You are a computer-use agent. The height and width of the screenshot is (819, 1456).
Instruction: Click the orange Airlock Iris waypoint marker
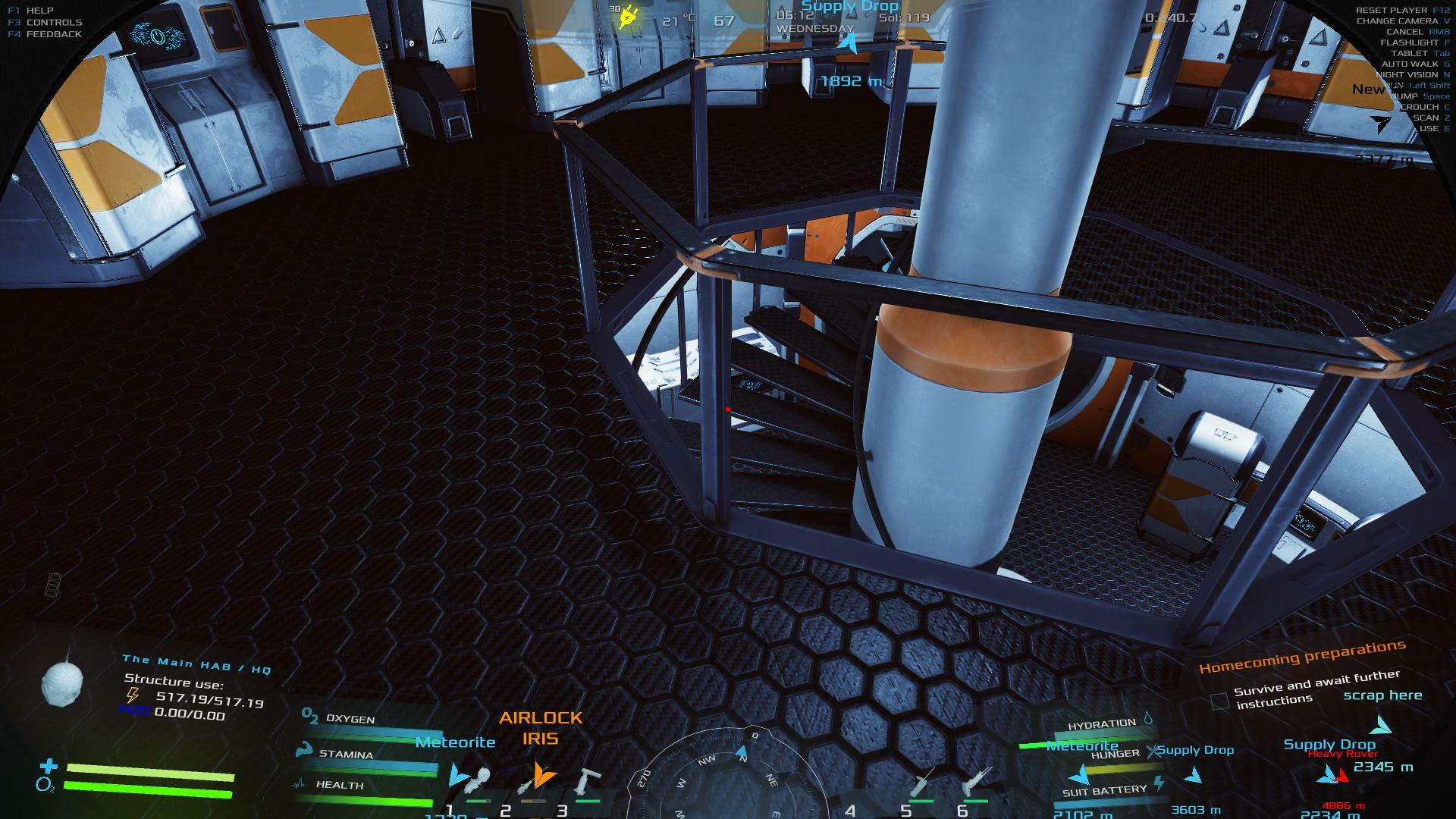(x=541, y=773)
